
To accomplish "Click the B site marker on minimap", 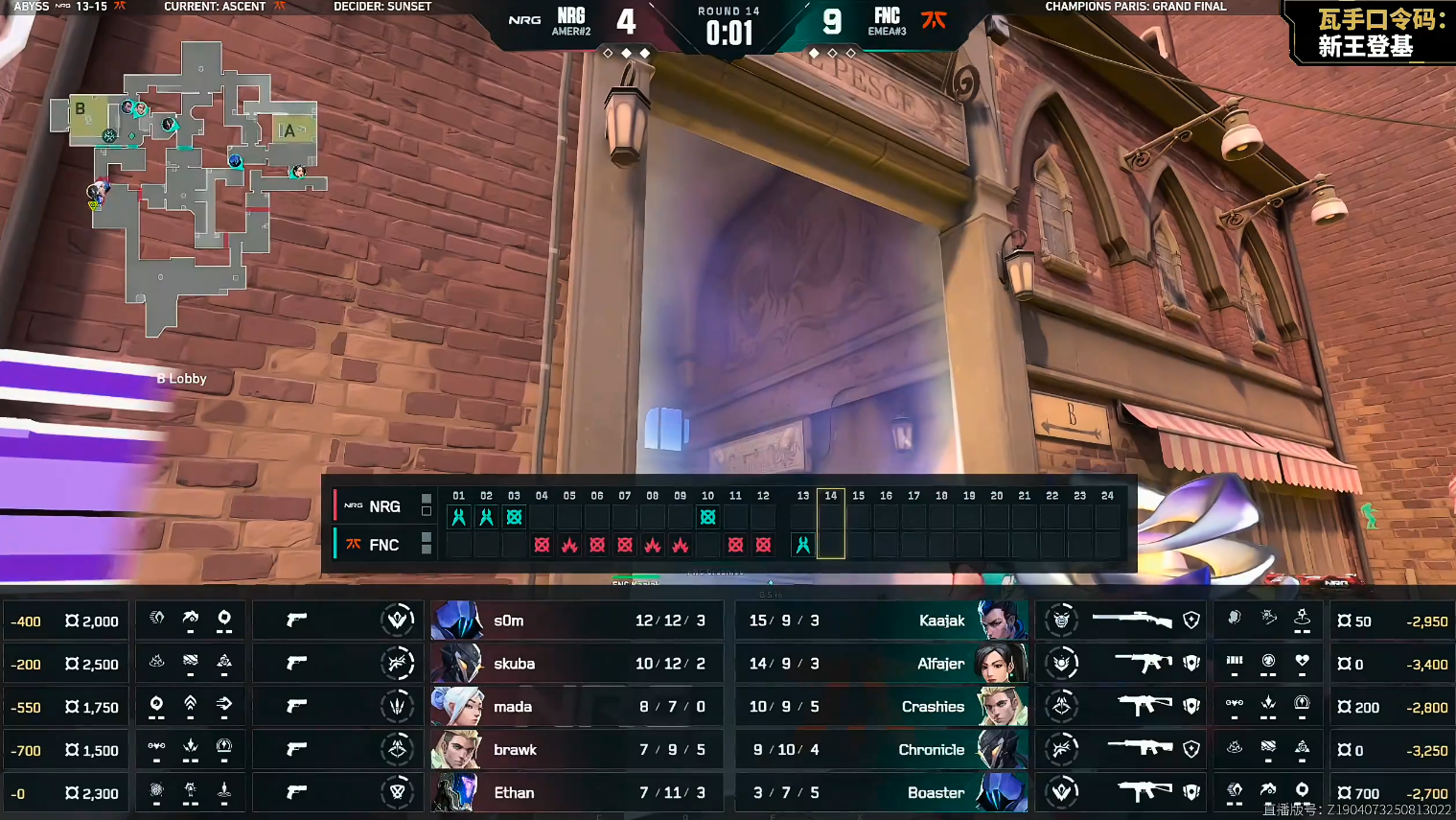I will pos(81,109).
